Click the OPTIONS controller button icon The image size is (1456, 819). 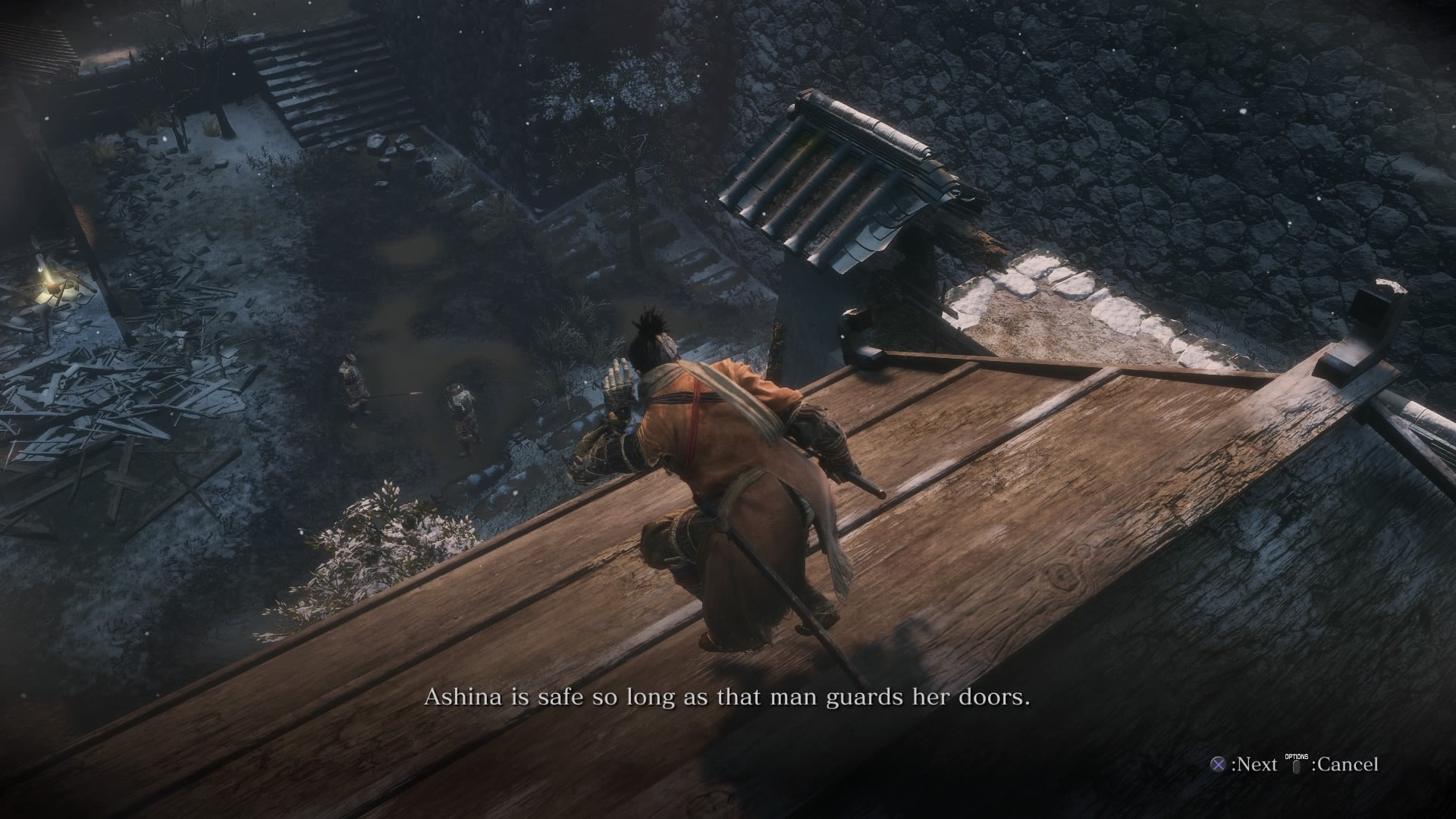pyautogui.click(x=1297, y=767)
